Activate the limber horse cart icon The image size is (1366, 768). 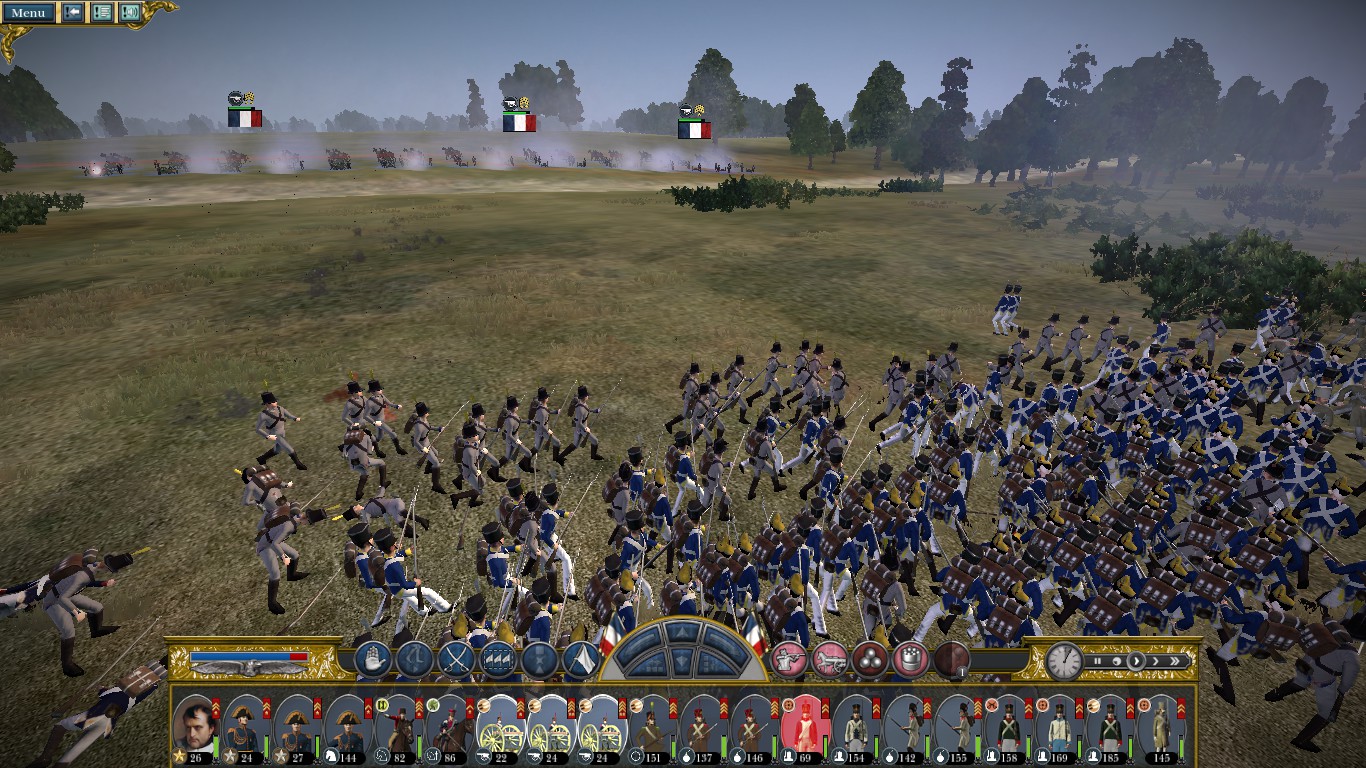pos(829,660)
